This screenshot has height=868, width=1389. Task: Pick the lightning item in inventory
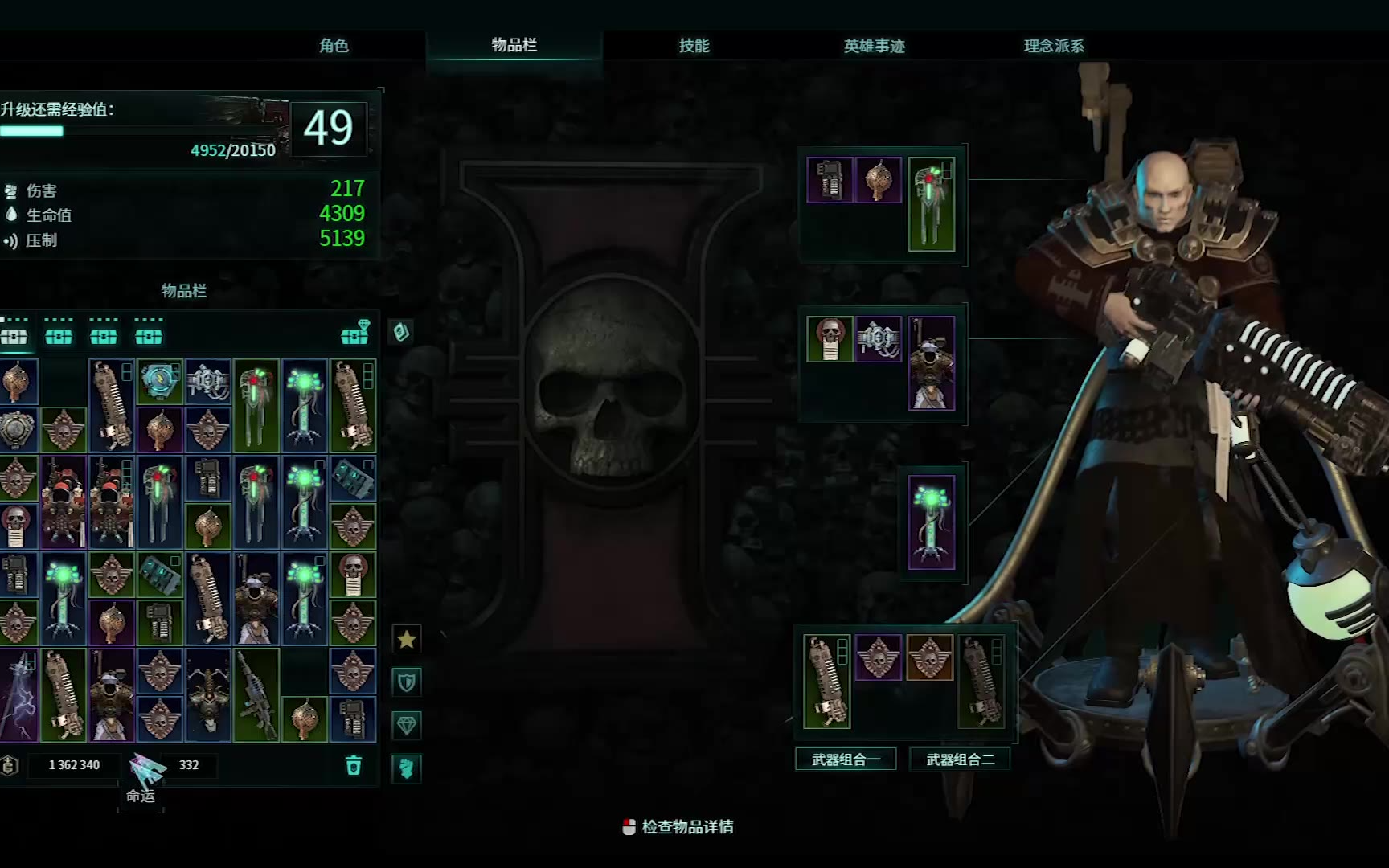click(18, 695)
